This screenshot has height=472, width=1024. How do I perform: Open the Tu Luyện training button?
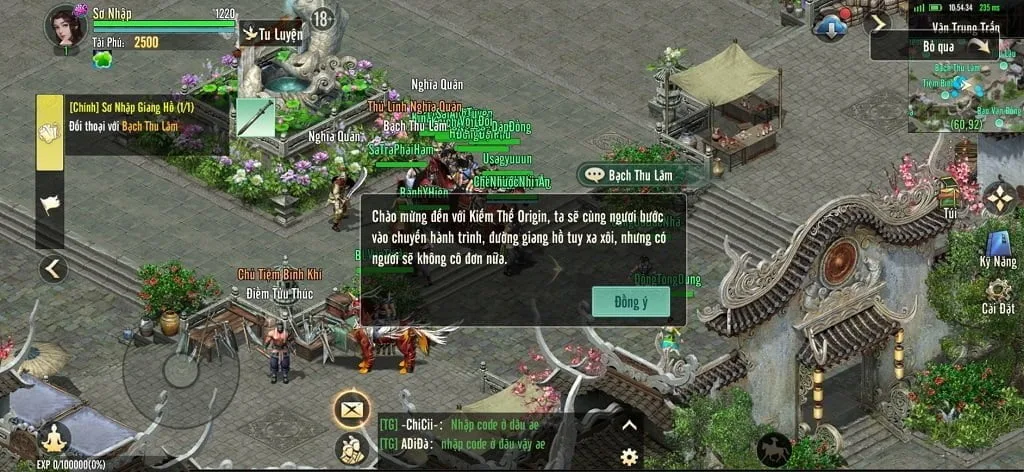[x=272, y=33]
